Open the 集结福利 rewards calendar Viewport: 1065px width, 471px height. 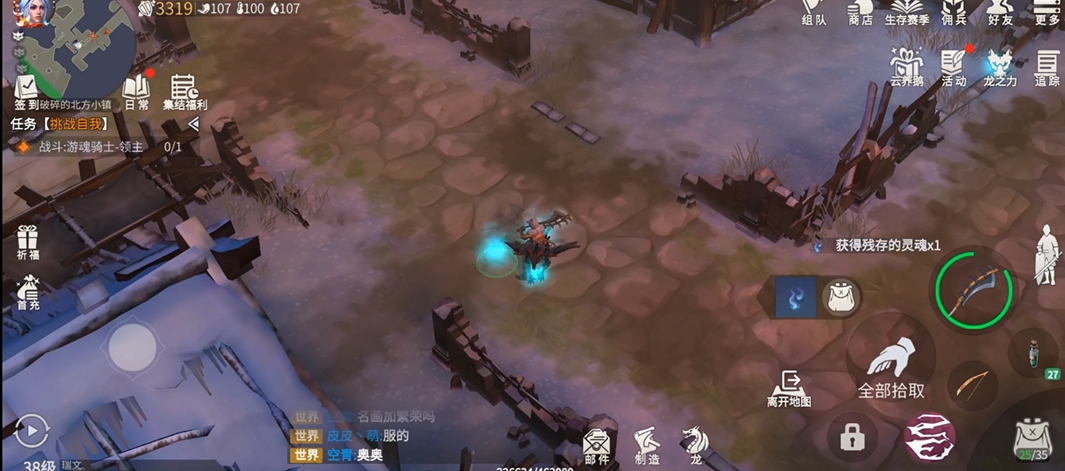184,90
